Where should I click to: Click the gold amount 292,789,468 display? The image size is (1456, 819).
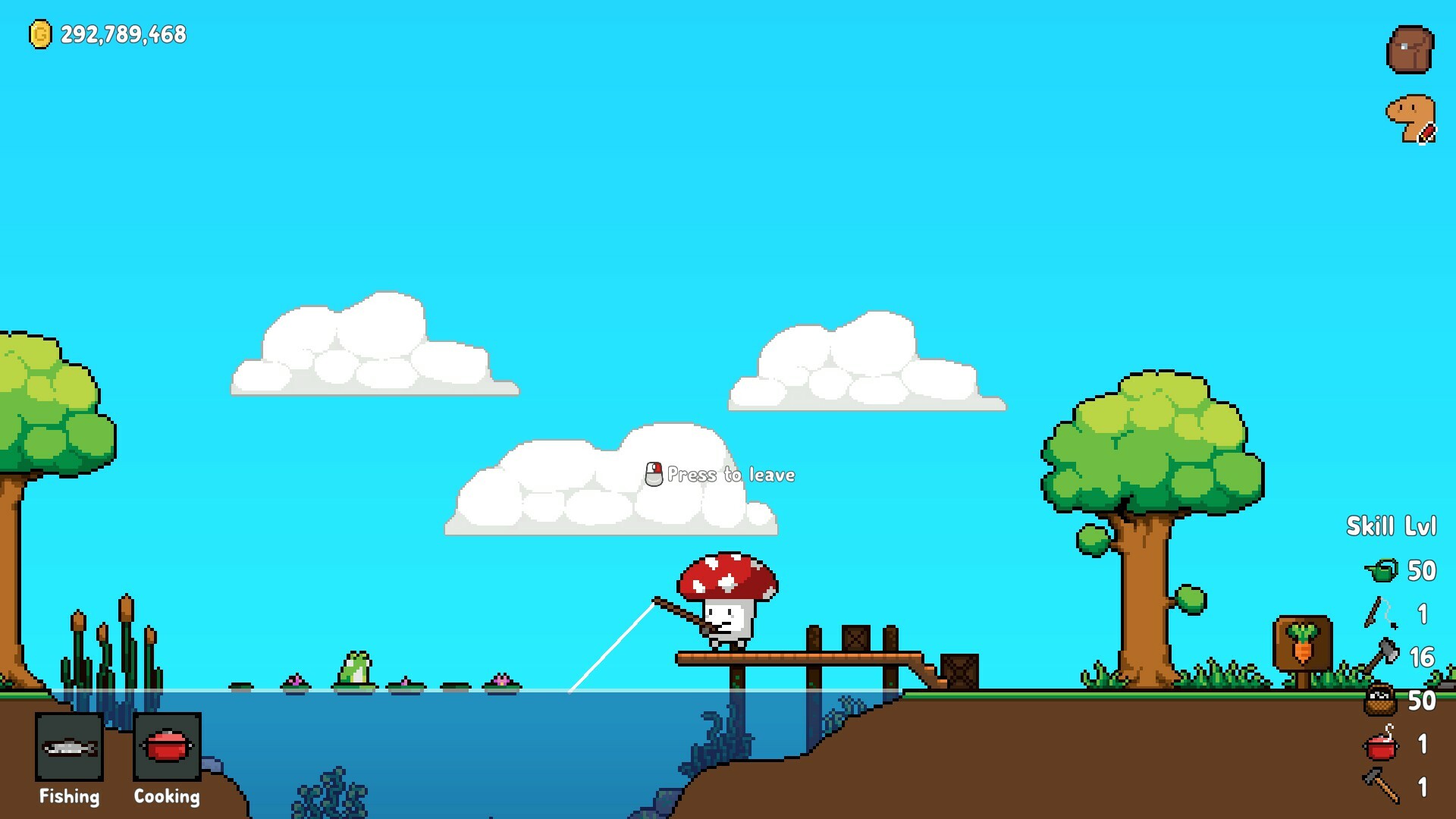(123, 33)
